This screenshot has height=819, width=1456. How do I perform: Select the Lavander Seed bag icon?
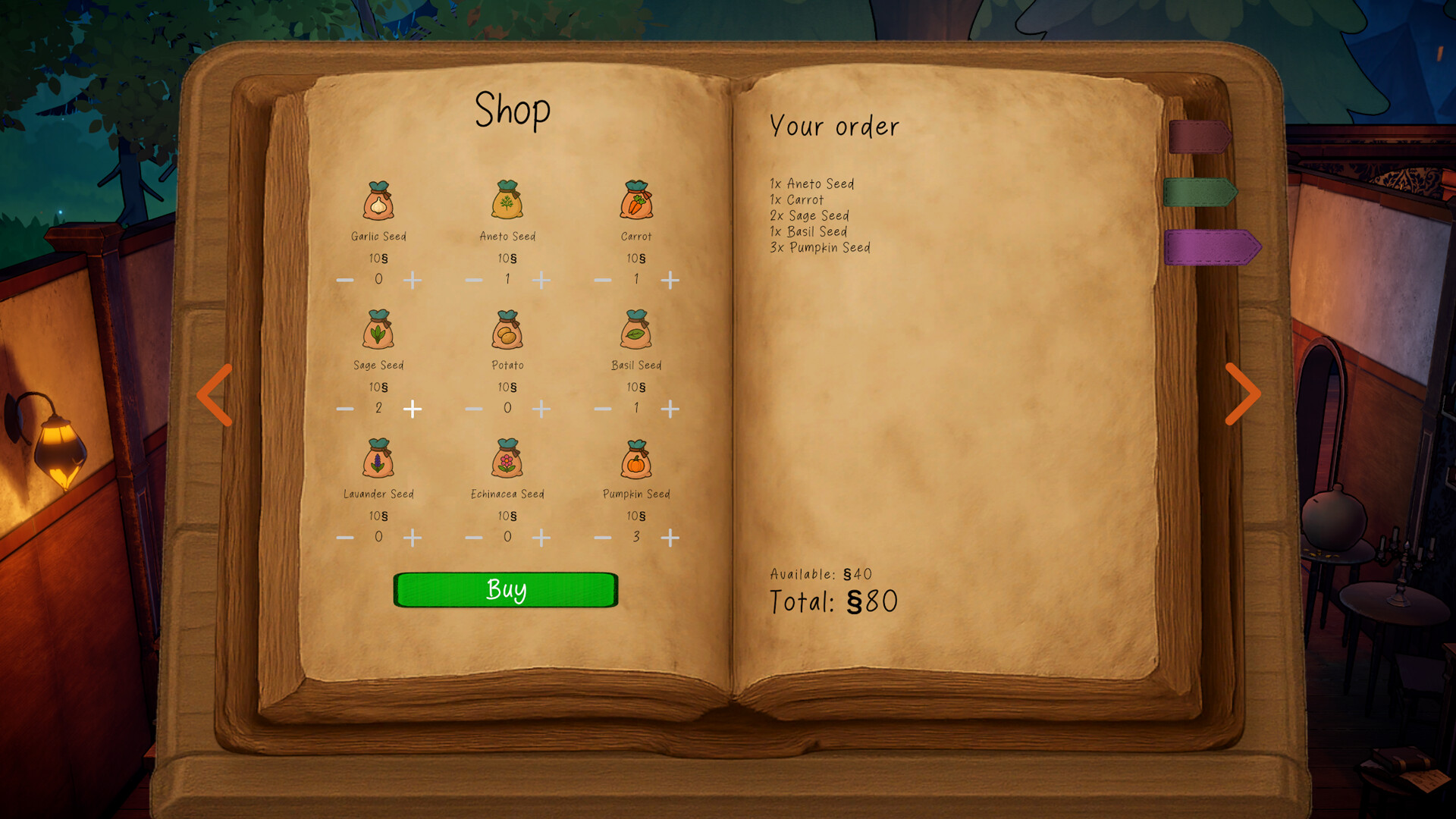coord(378,458)
